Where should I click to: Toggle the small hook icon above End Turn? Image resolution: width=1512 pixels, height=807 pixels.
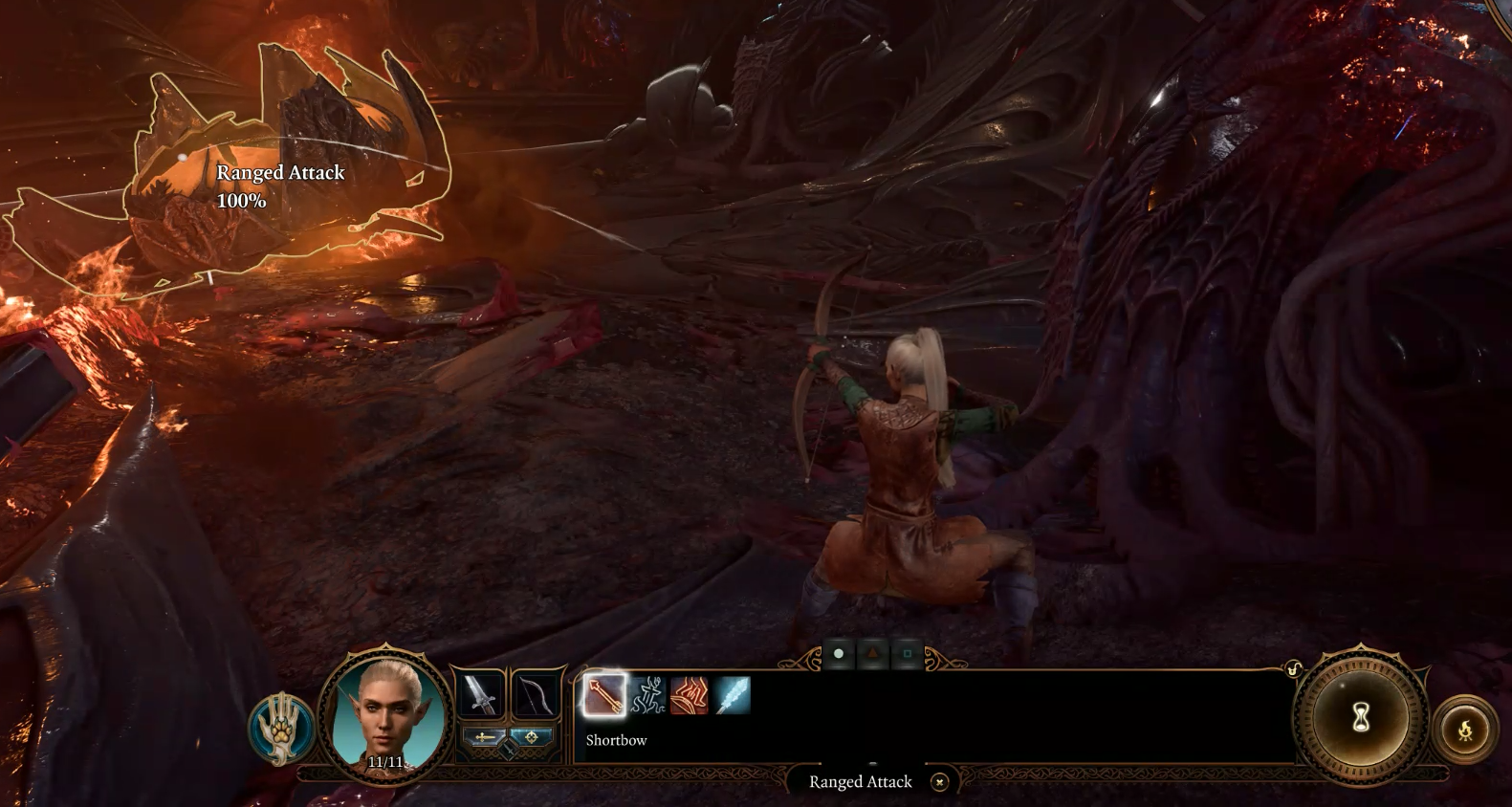(1294, 668)
